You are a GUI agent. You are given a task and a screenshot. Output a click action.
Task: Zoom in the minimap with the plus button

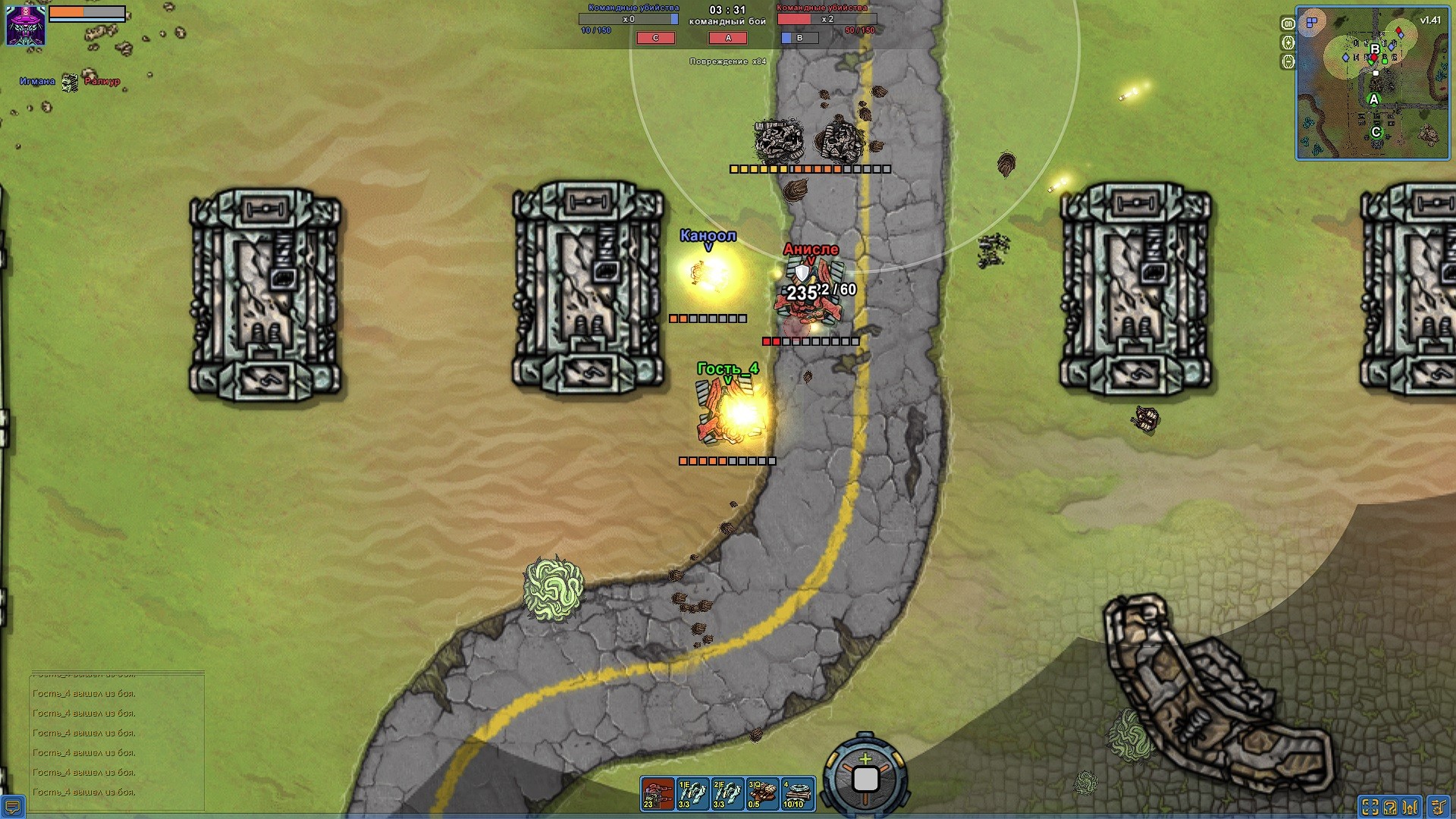[x=1288, y=42]
